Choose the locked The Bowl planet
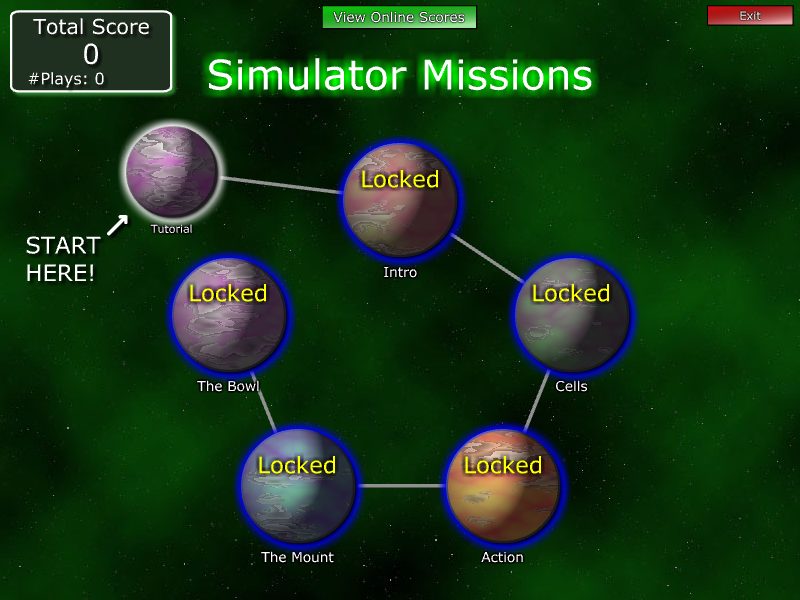This screenshot has width=800, height=600. (x=228, y=314)
